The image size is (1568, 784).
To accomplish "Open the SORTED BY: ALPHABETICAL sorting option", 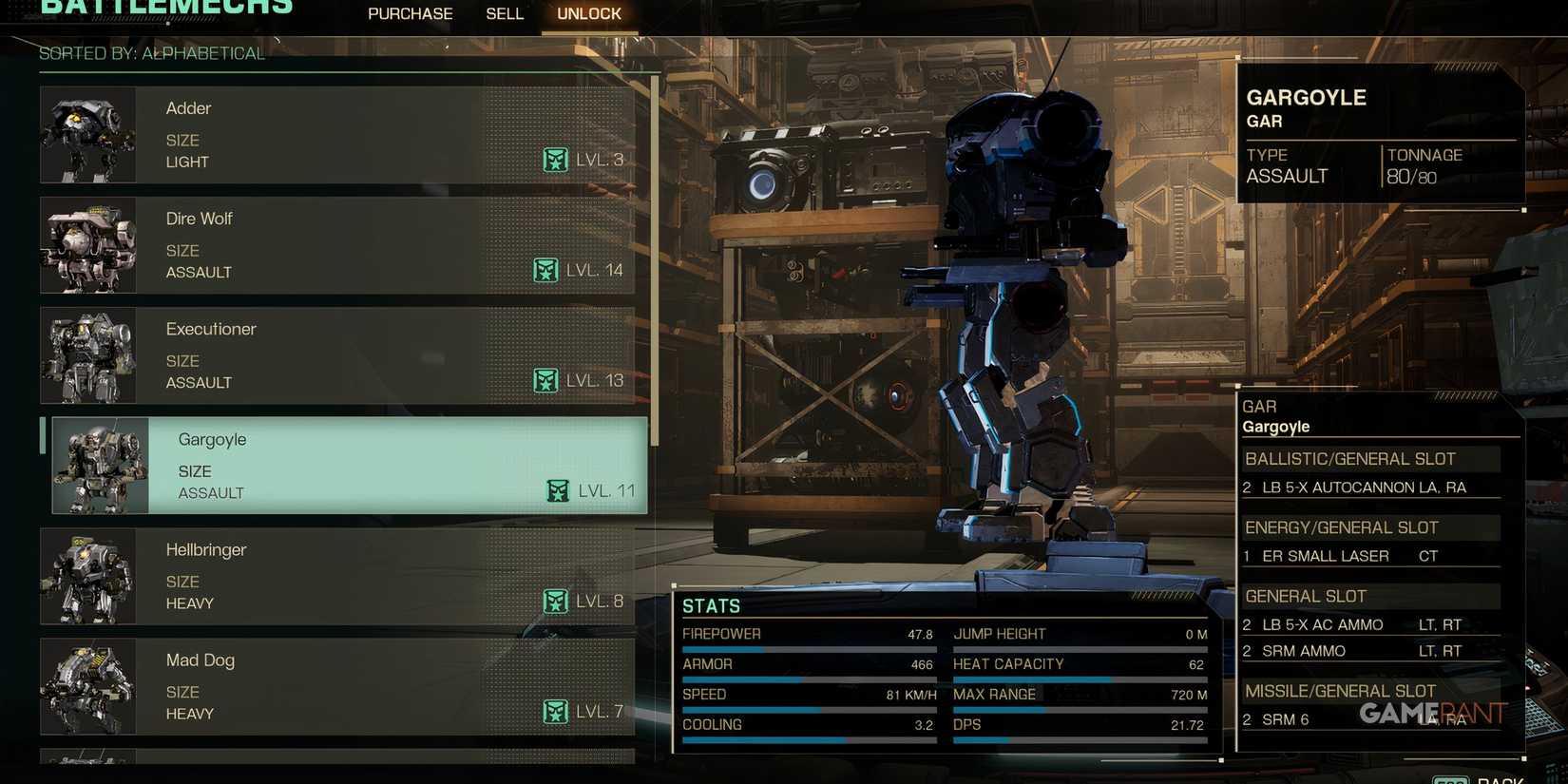I will click(x=151, y=54).
